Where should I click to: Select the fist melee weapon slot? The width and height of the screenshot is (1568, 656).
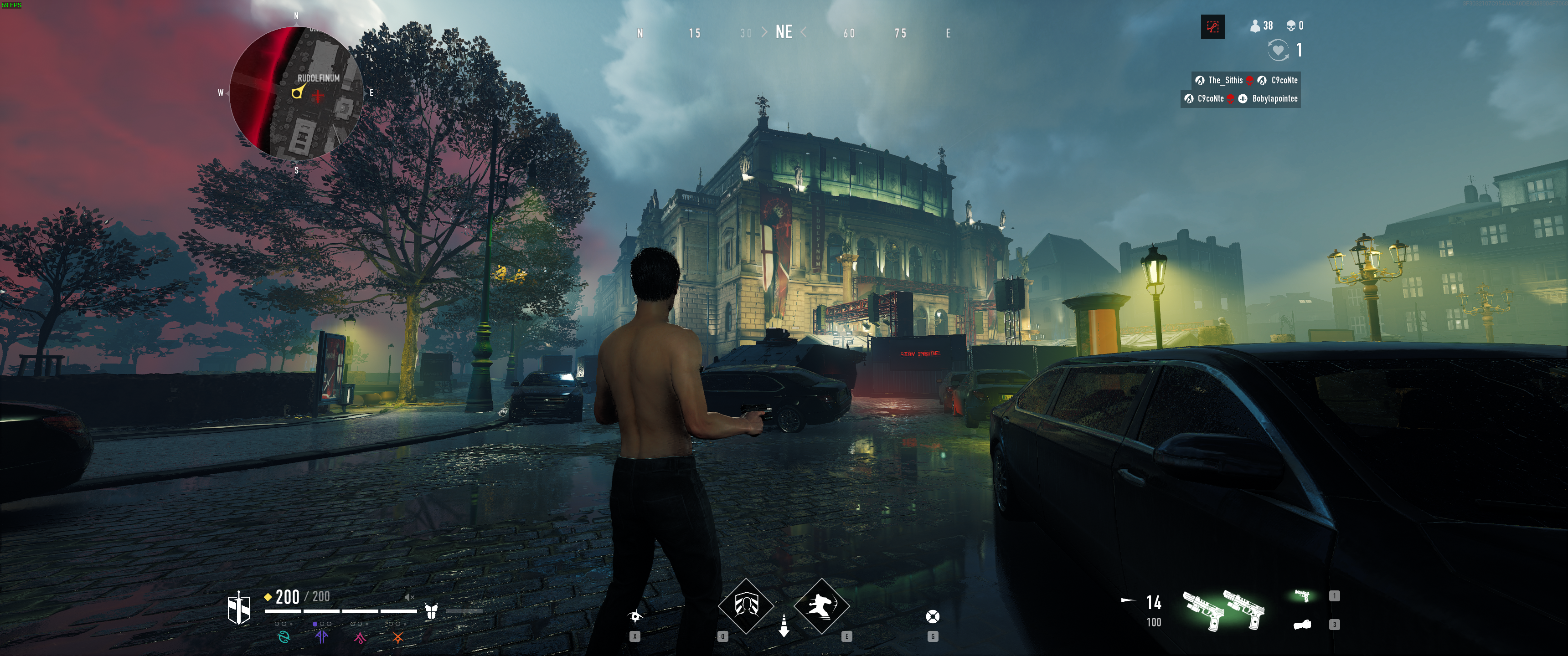[1302, 625]
